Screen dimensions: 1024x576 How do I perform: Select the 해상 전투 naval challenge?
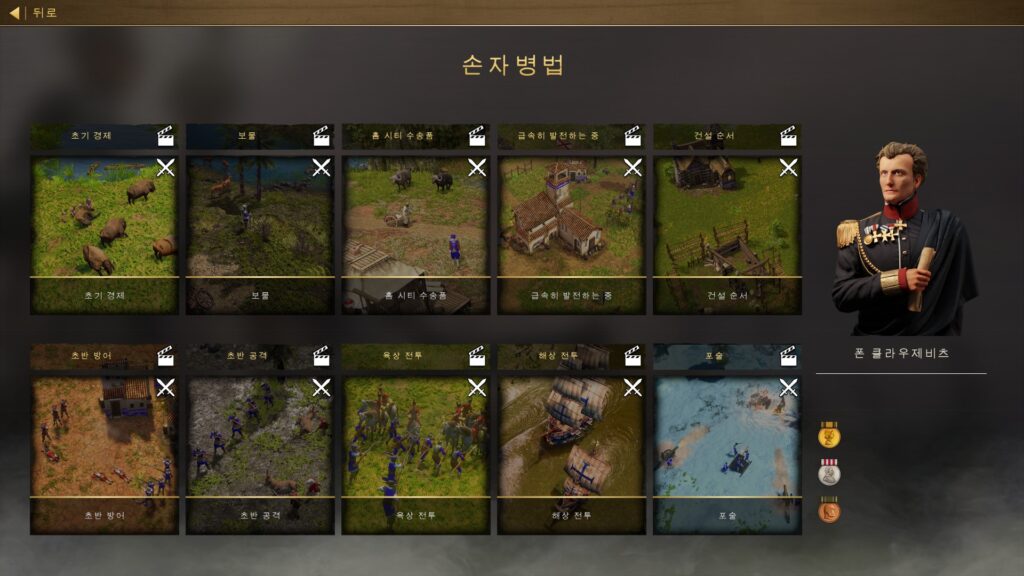tap(572, 454)
